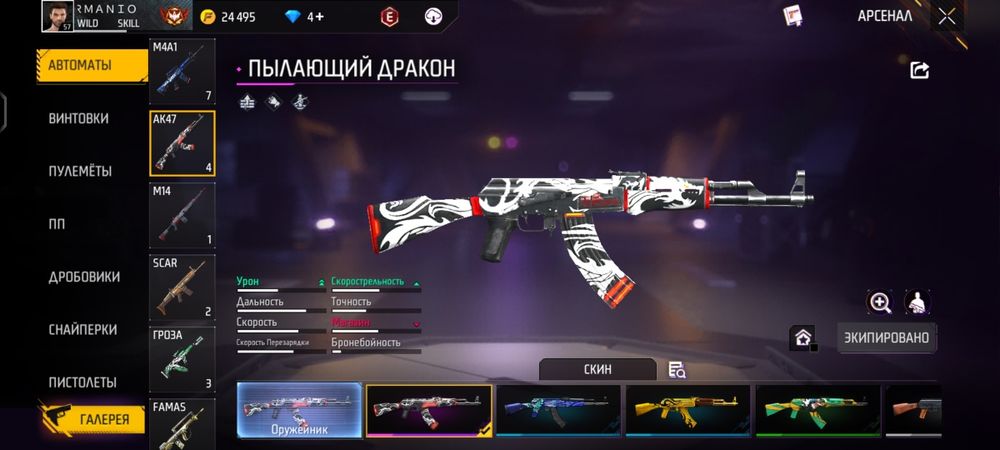This screenshot has width=1000, height=450.
Task: Show the ПП weapon category
Action: 57,224
